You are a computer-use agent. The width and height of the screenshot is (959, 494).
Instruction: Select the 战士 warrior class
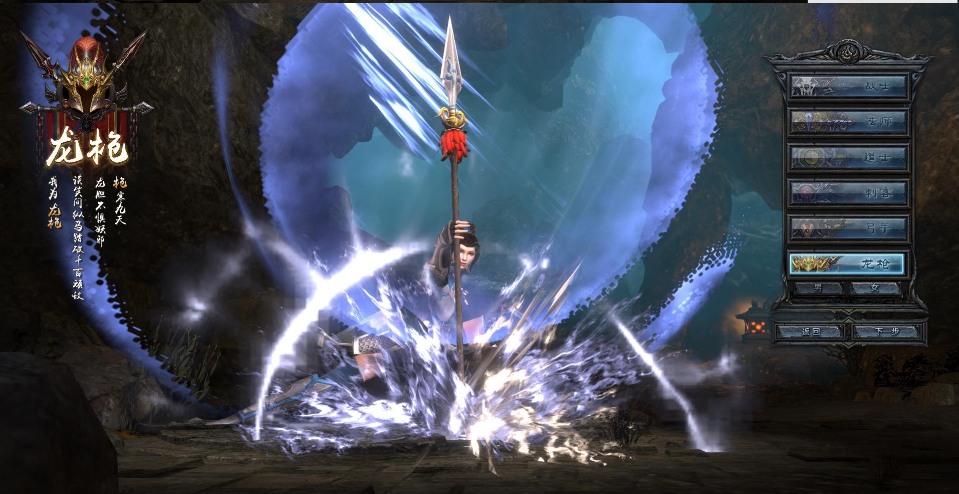coord(848,86)
